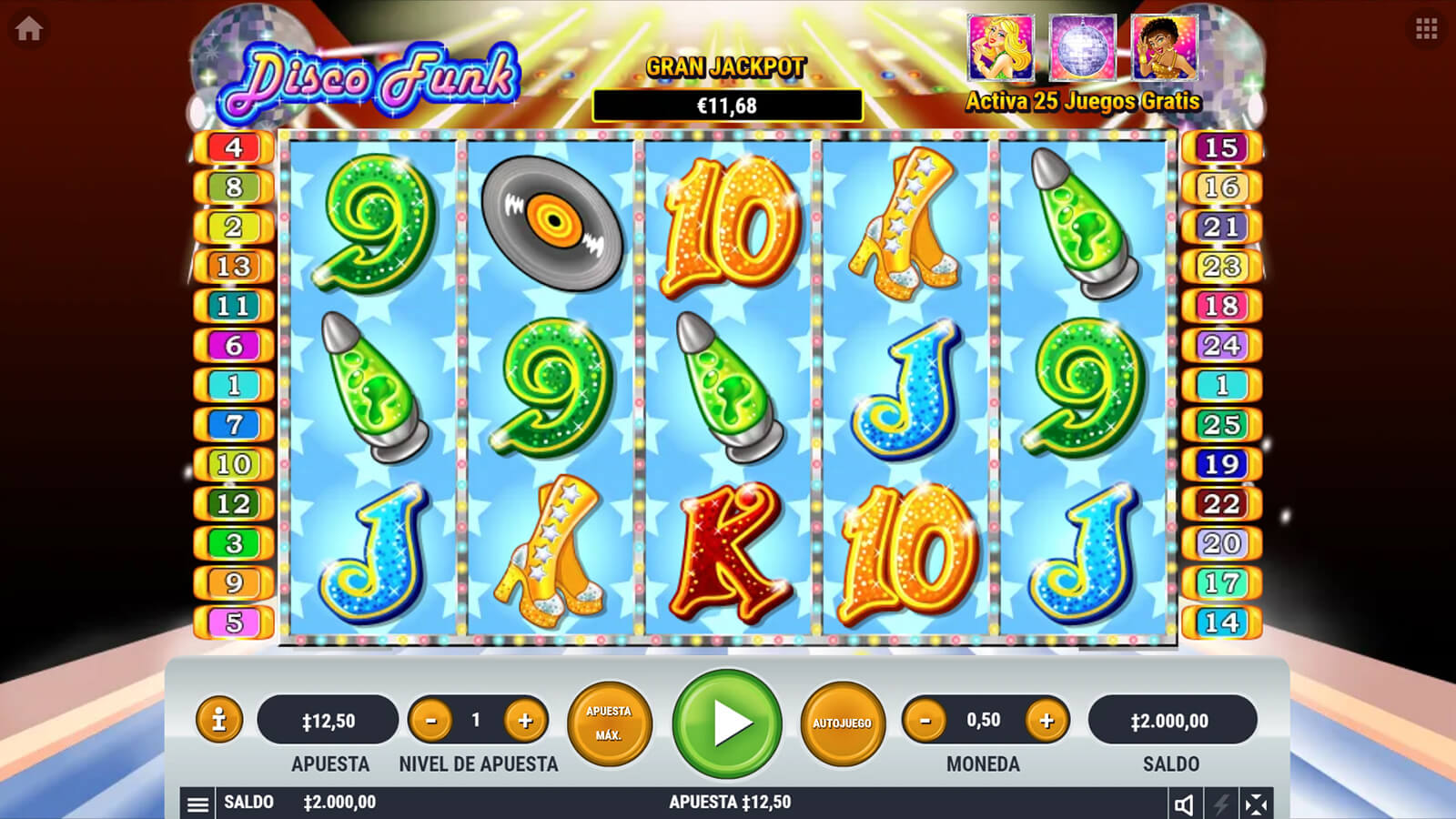Open the hamburger menu beside Saldo
Screen dimensions: 1456x819
pos(197,804)
